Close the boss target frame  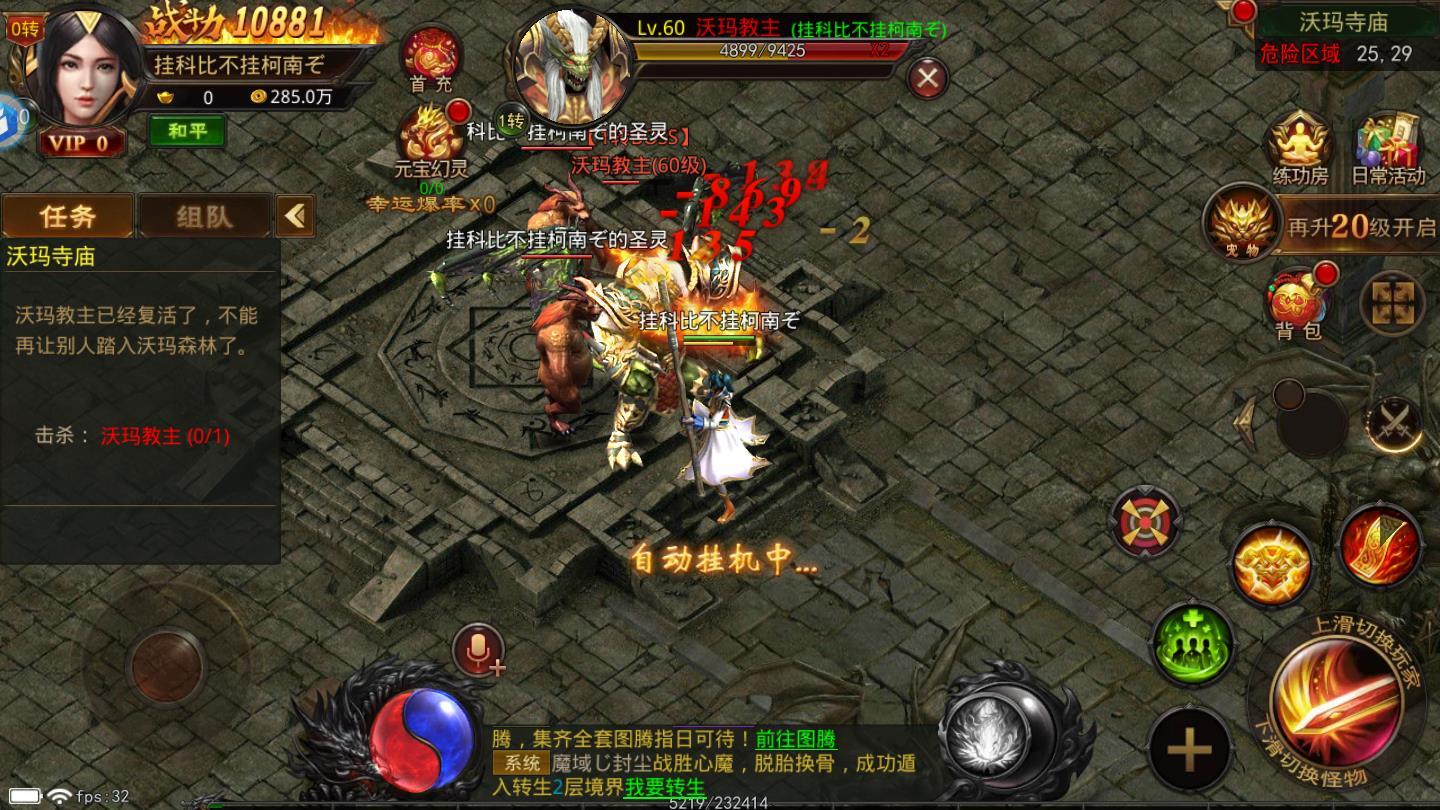(x=928, y=78)
